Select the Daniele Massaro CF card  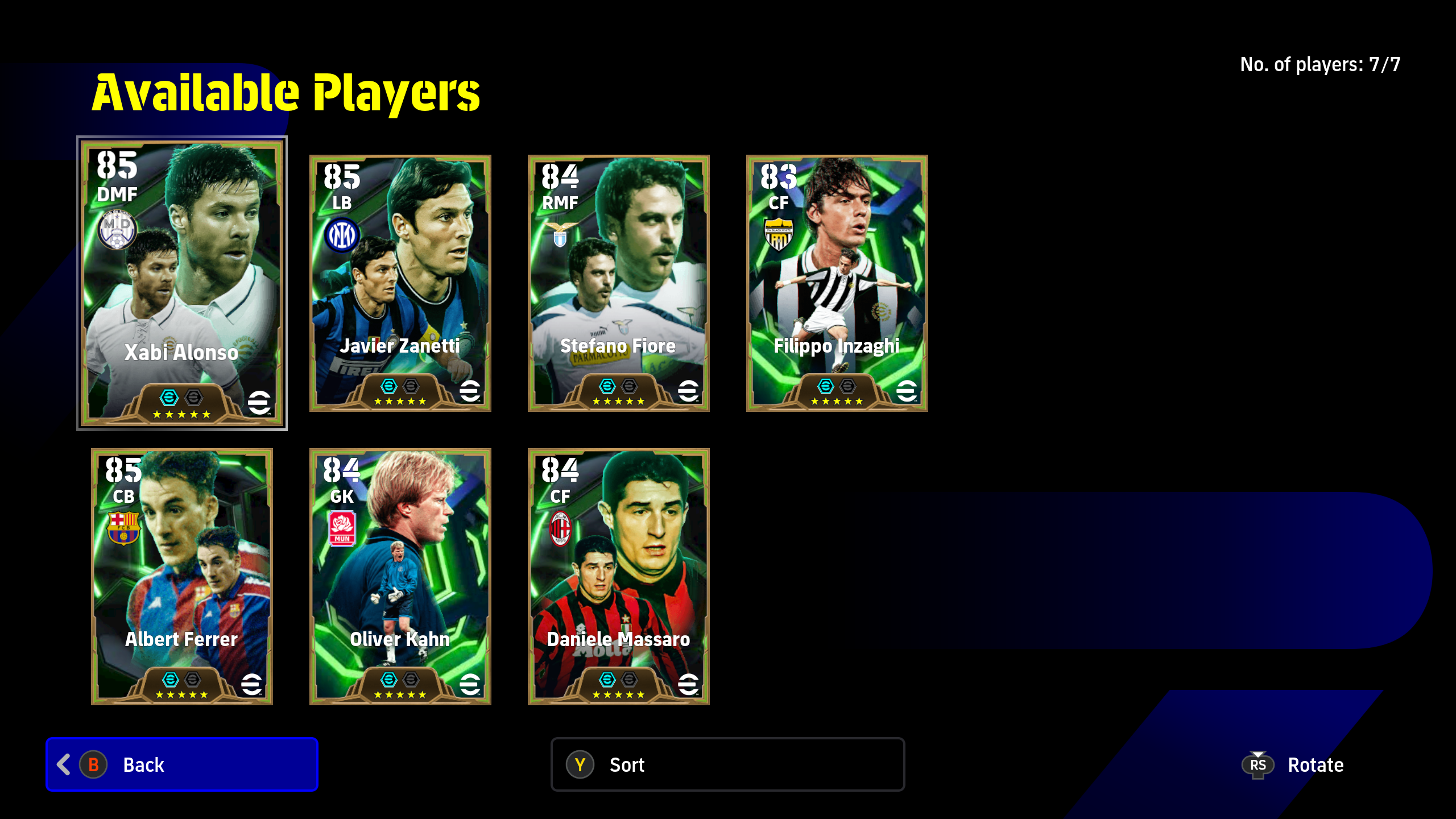(618, 576)
